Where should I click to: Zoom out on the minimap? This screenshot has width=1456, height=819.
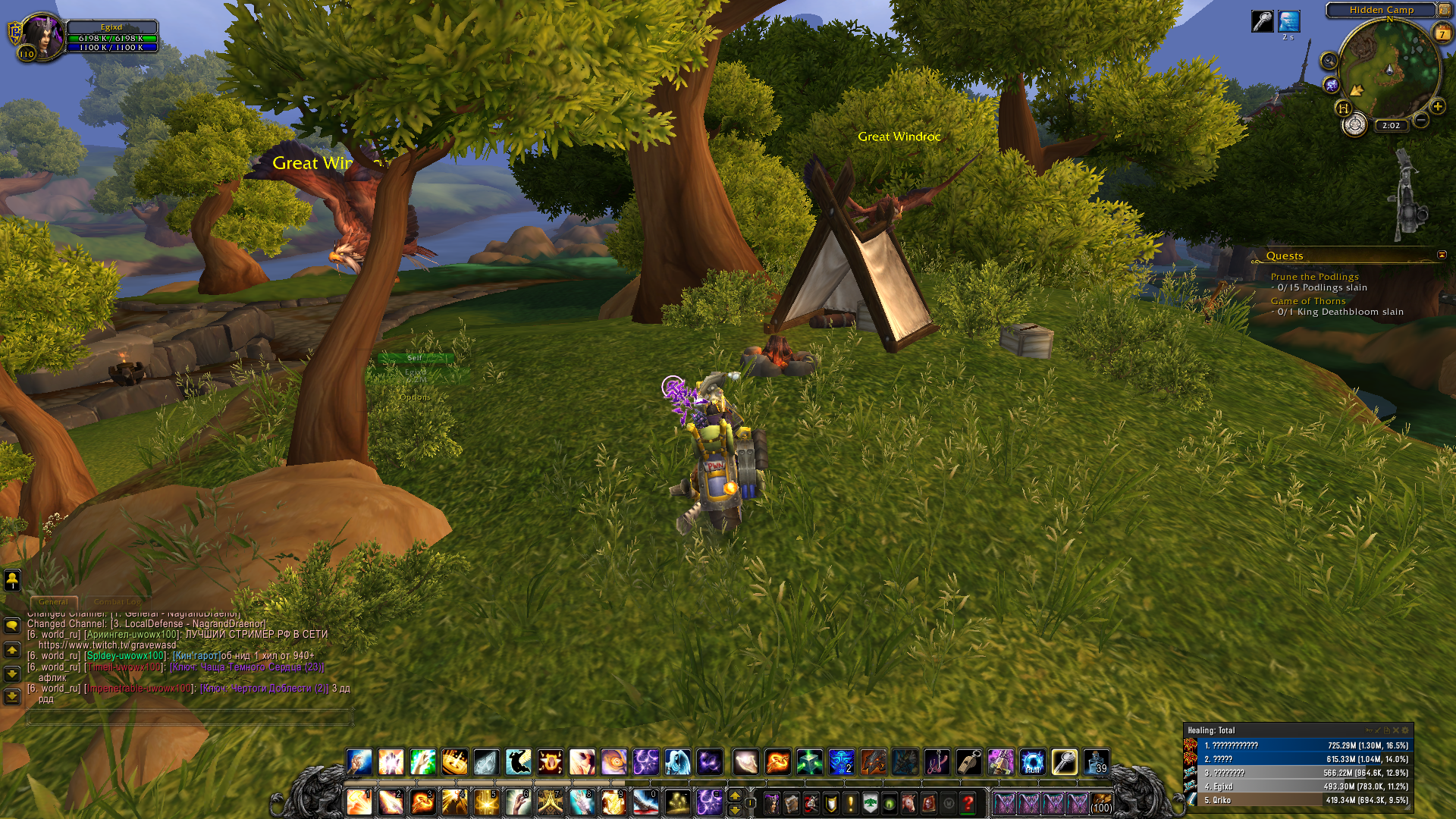click(1421, 120)
